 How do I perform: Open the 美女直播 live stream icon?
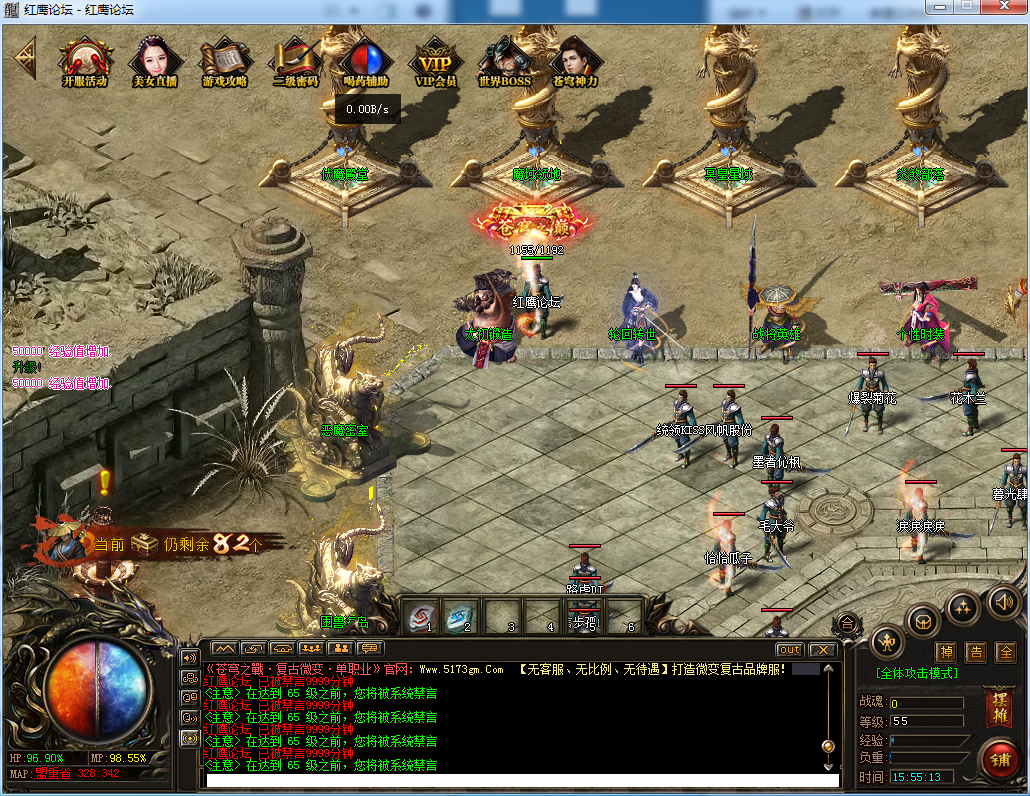pyautogui.click(x=154, y=62)
